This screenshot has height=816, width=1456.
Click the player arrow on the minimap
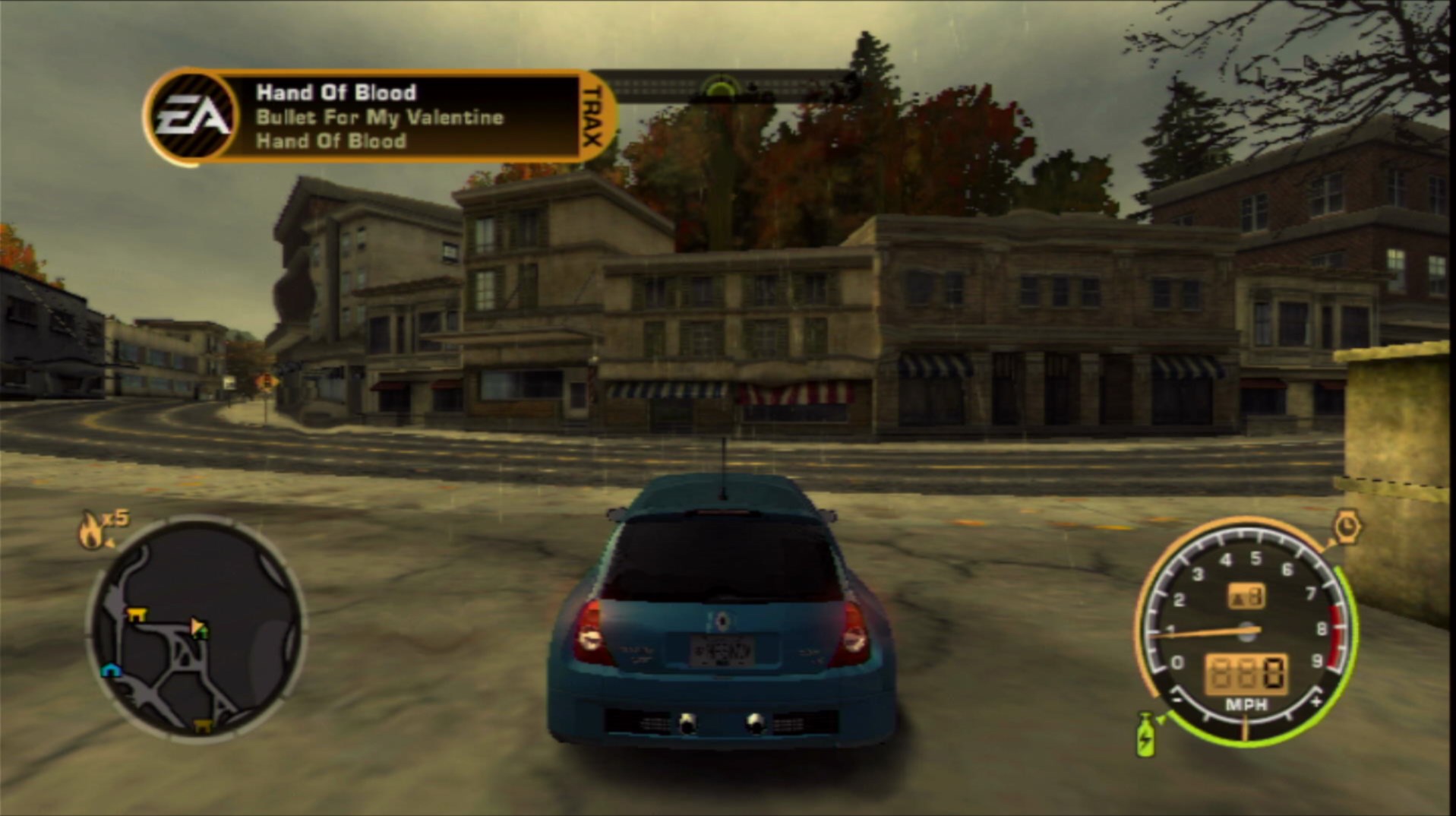(198, 628)
